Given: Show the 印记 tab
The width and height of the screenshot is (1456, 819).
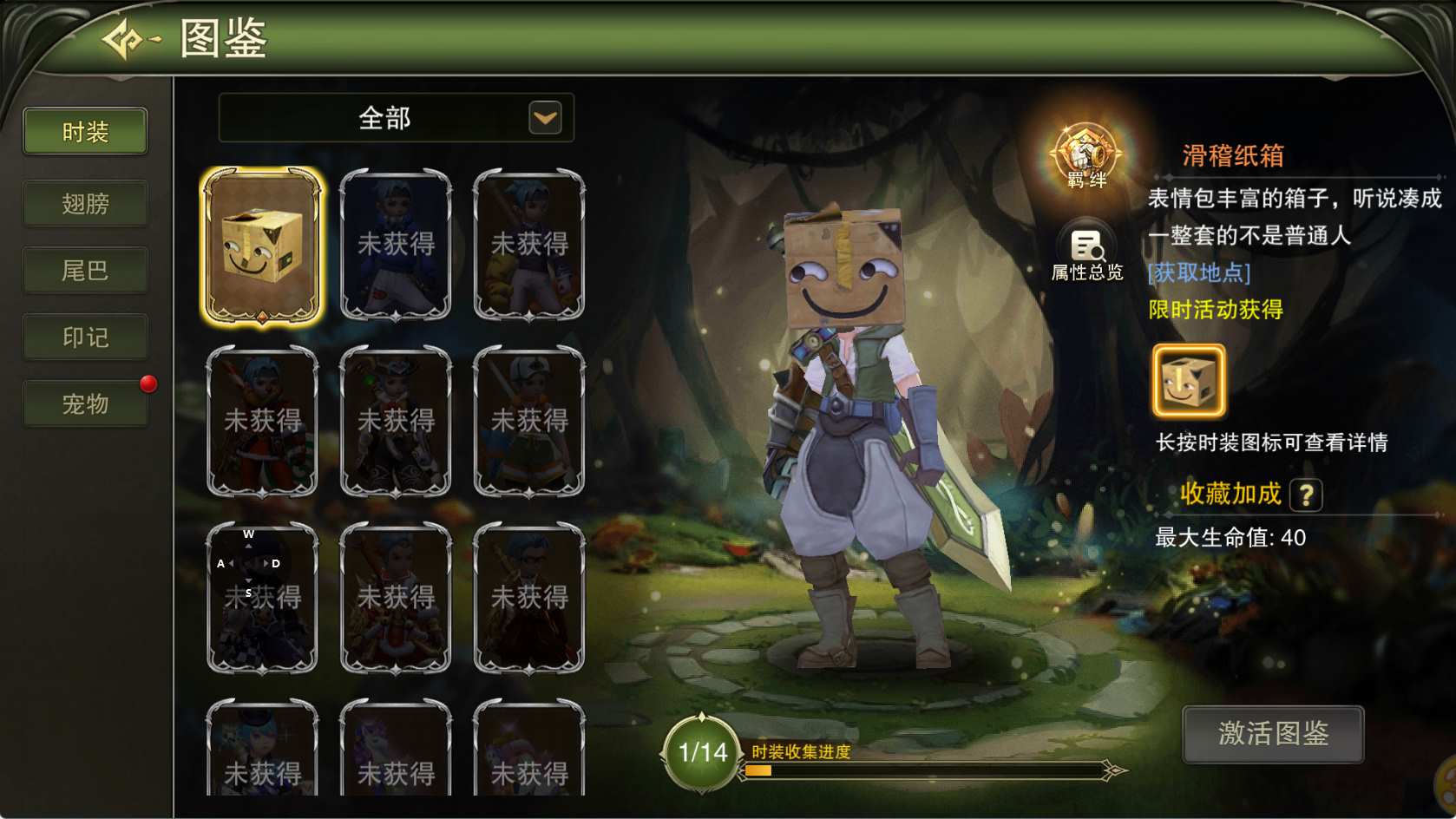Looking at the screenshot, I should [85, 337].
